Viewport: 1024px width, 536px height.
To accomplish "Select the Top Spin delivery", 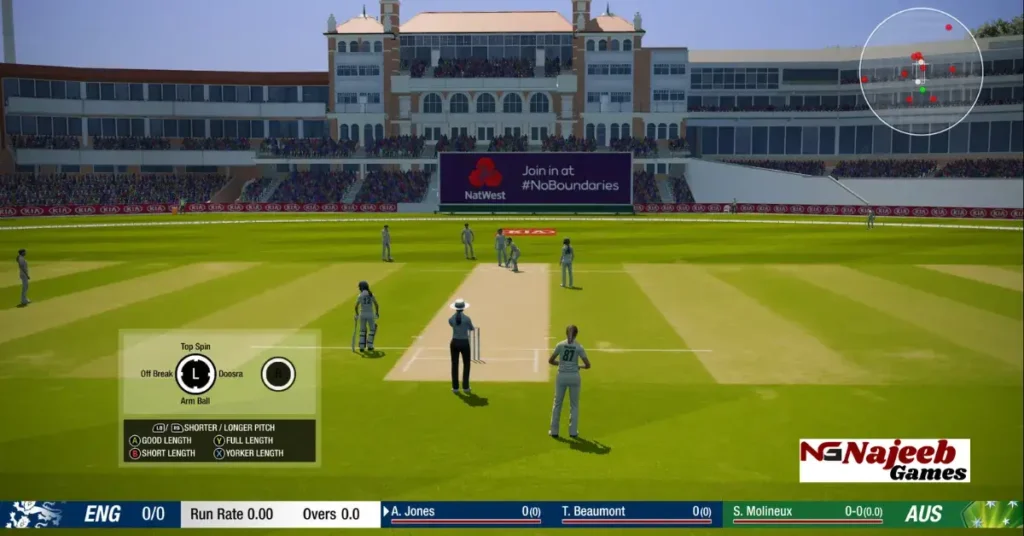I will (x=195, y=347).
